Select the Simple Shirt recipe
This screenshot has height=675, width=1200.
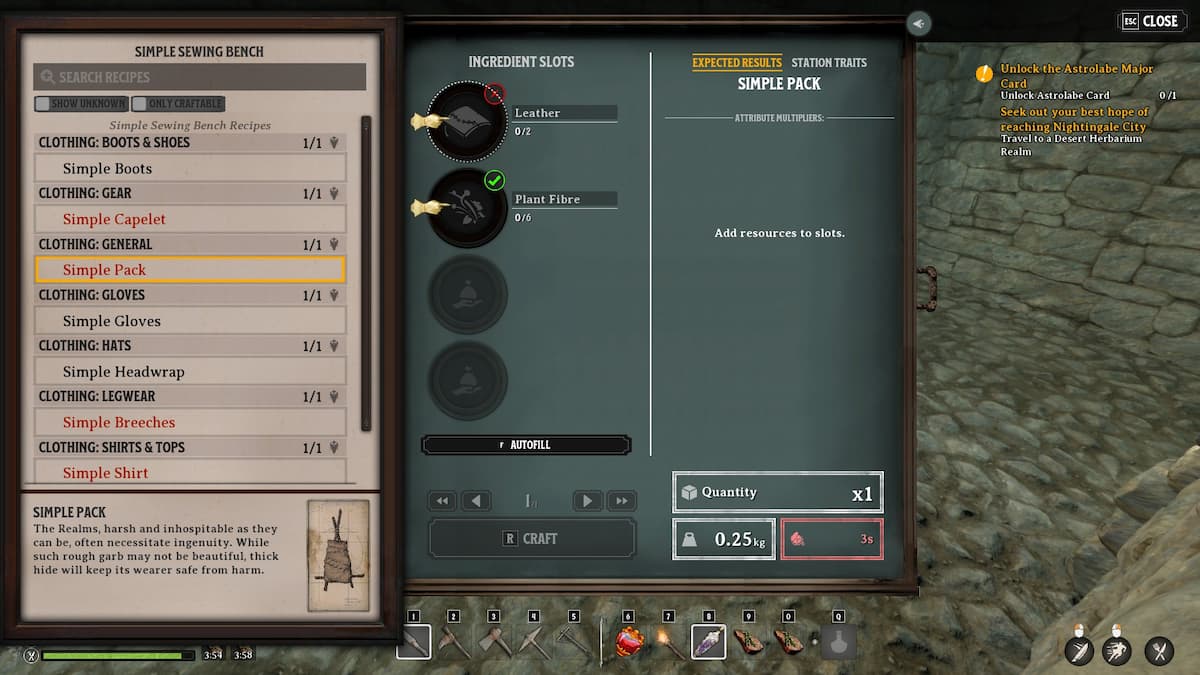point(190,472)
